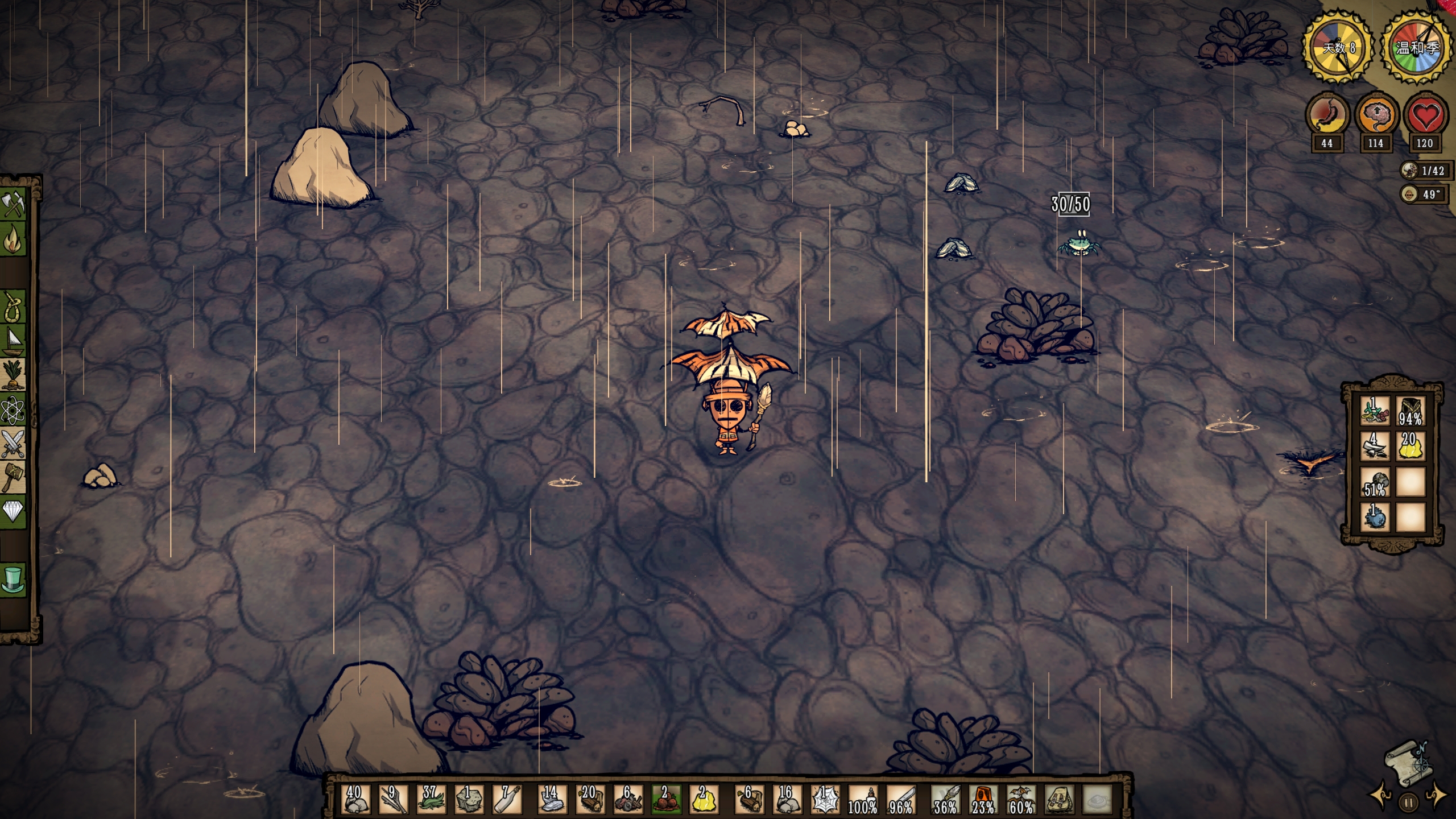This screenshot has height=819, width=1456.
Task: Open the hammer Structures crafting tab
Action: click(14, 478)
